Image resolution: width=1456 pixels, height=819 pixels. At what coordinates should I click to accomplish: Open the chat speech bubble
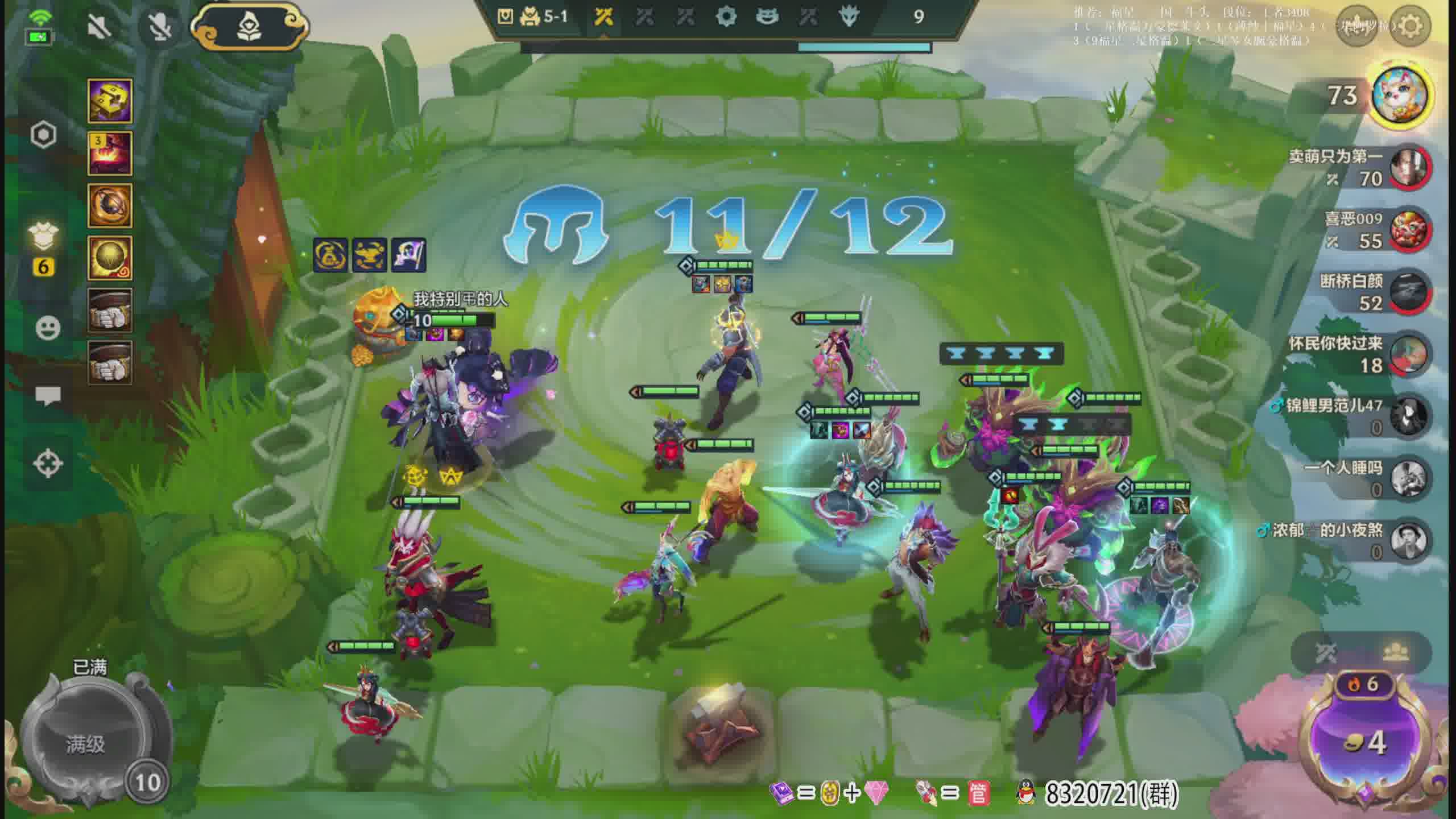pos(48,395)
